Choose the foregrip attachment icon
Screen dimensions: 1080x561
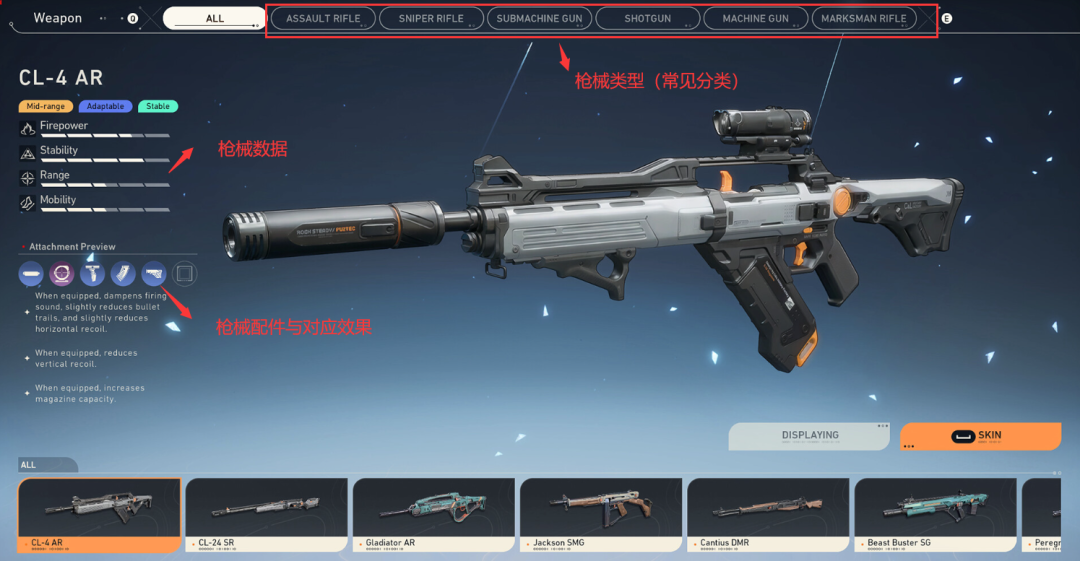93,273
